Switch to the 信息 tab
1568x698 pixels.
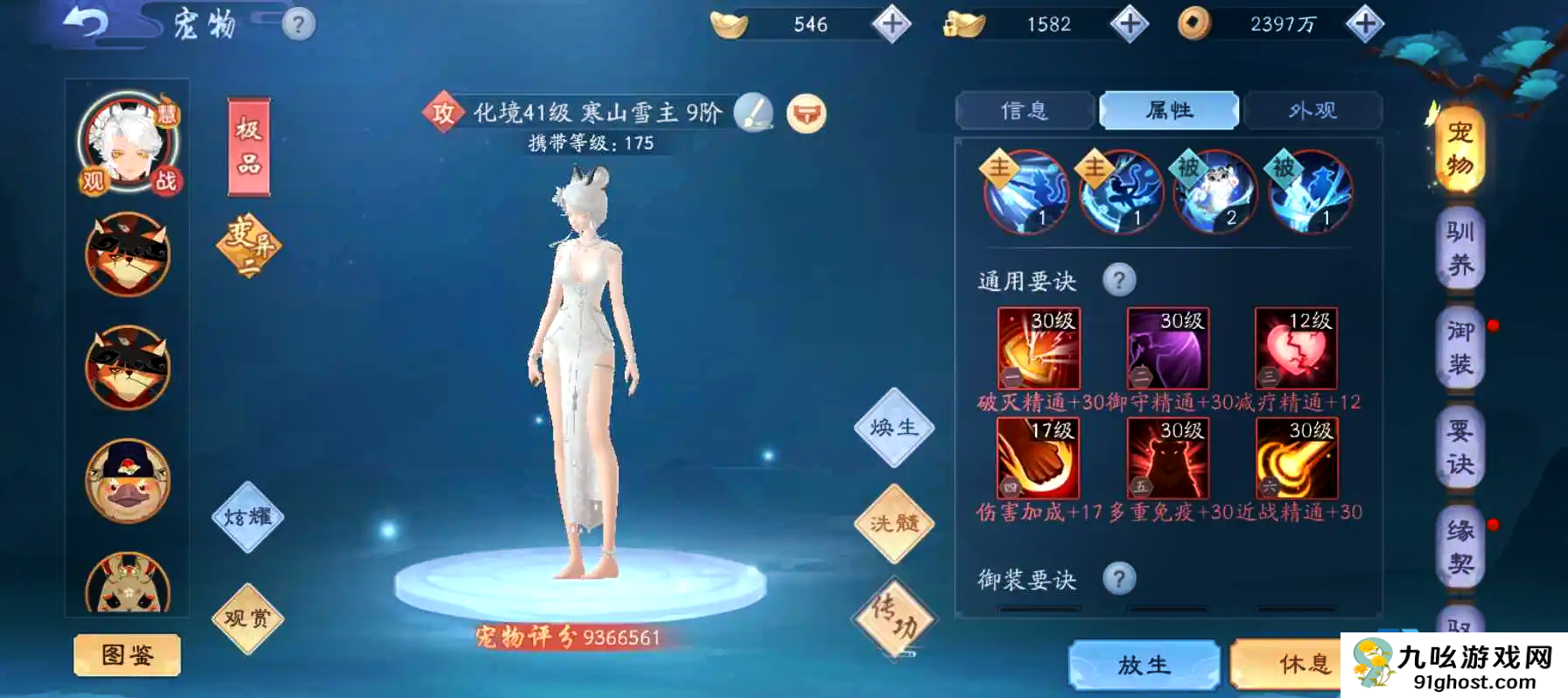tap(1025, 110)
